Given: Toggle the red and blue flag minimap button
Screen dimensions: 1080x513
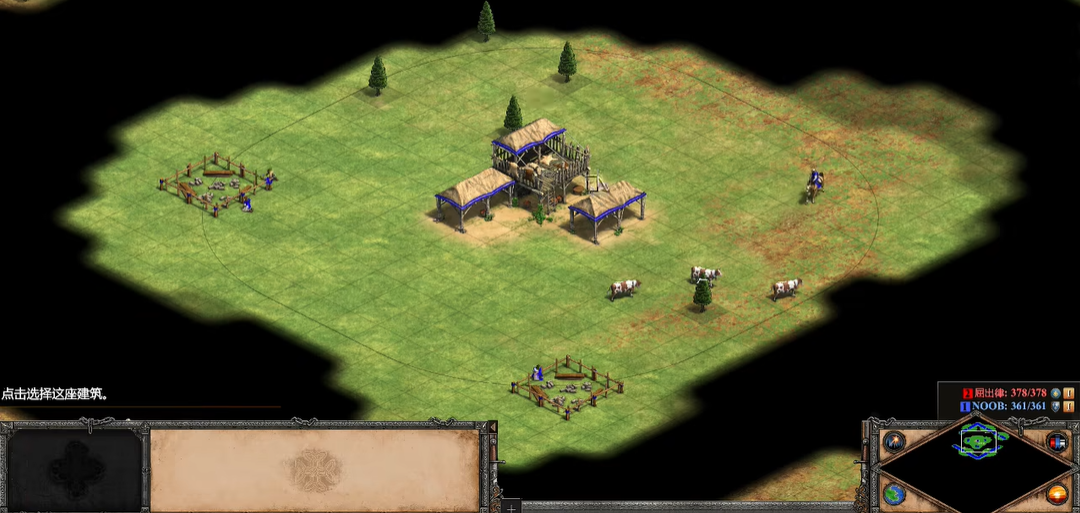Looking at the screenshot, I should [1057, 441].
